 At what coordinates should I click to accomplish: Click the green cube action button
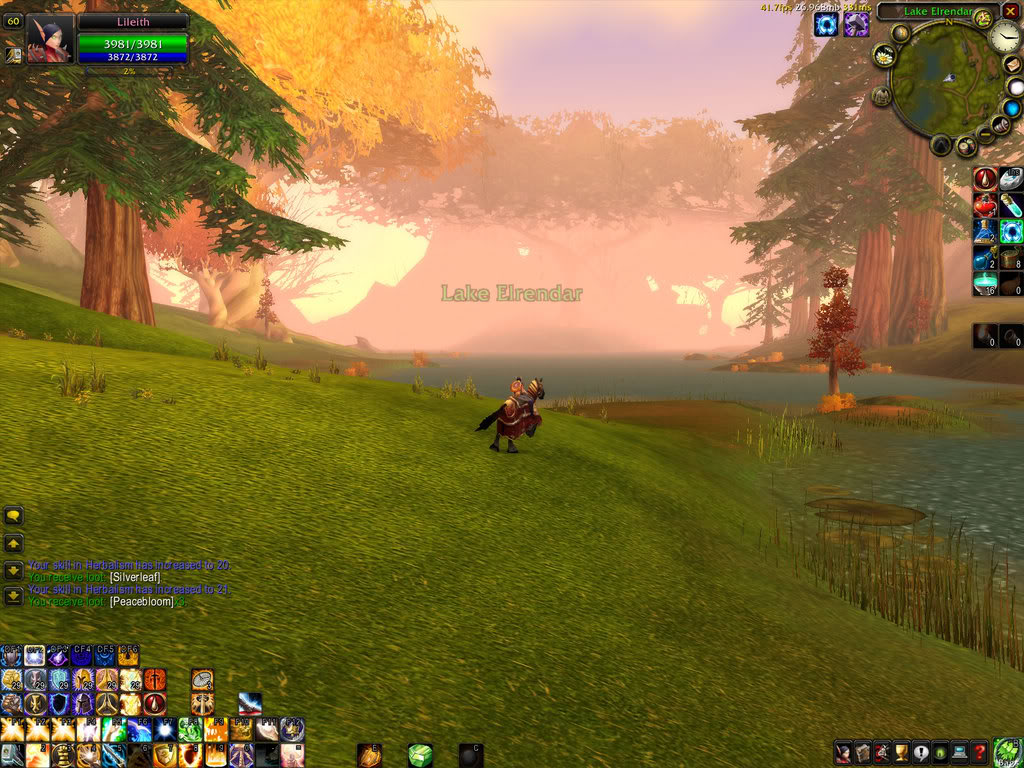click(420, 755)
